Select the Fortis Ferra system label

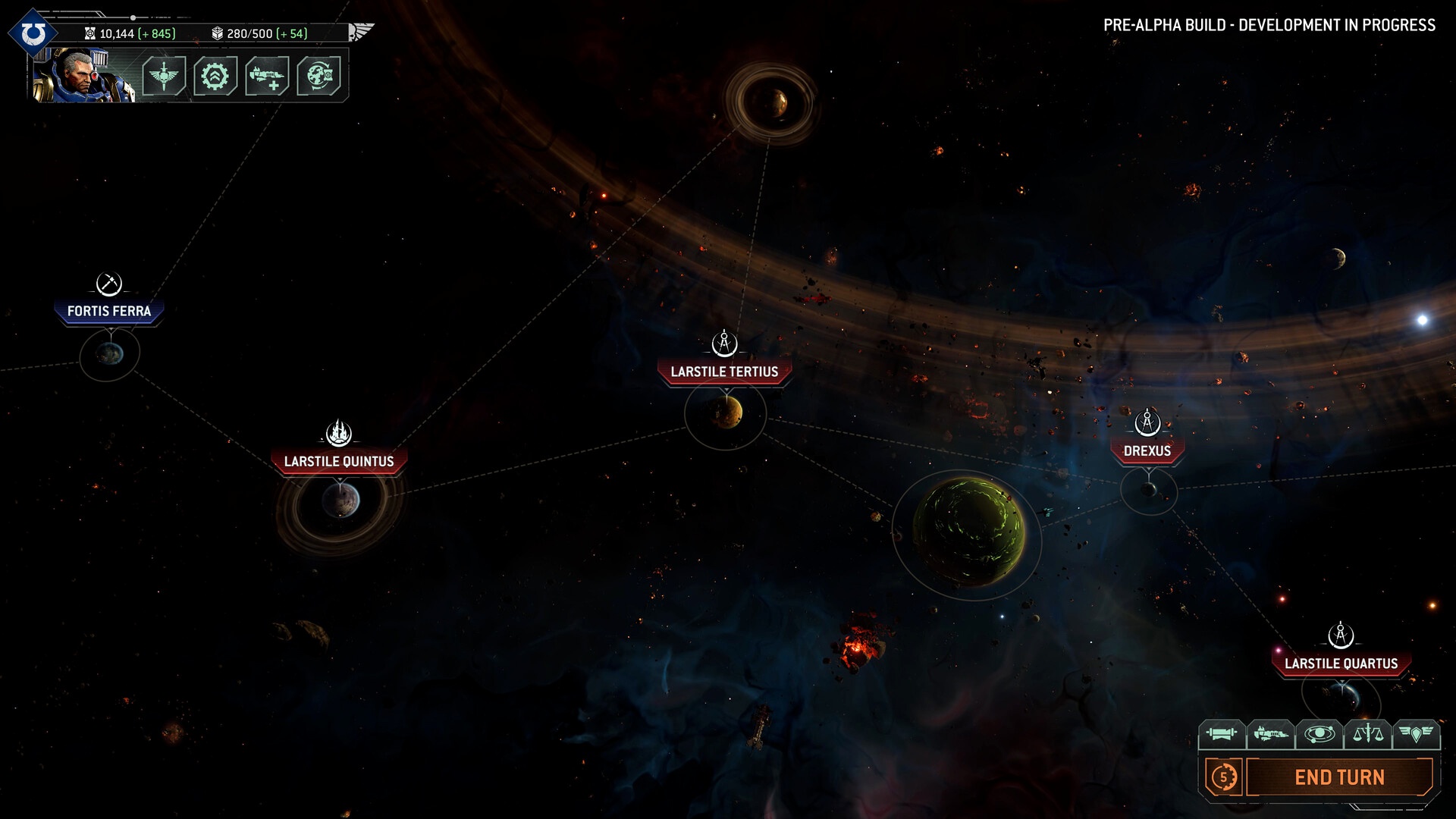109,311
